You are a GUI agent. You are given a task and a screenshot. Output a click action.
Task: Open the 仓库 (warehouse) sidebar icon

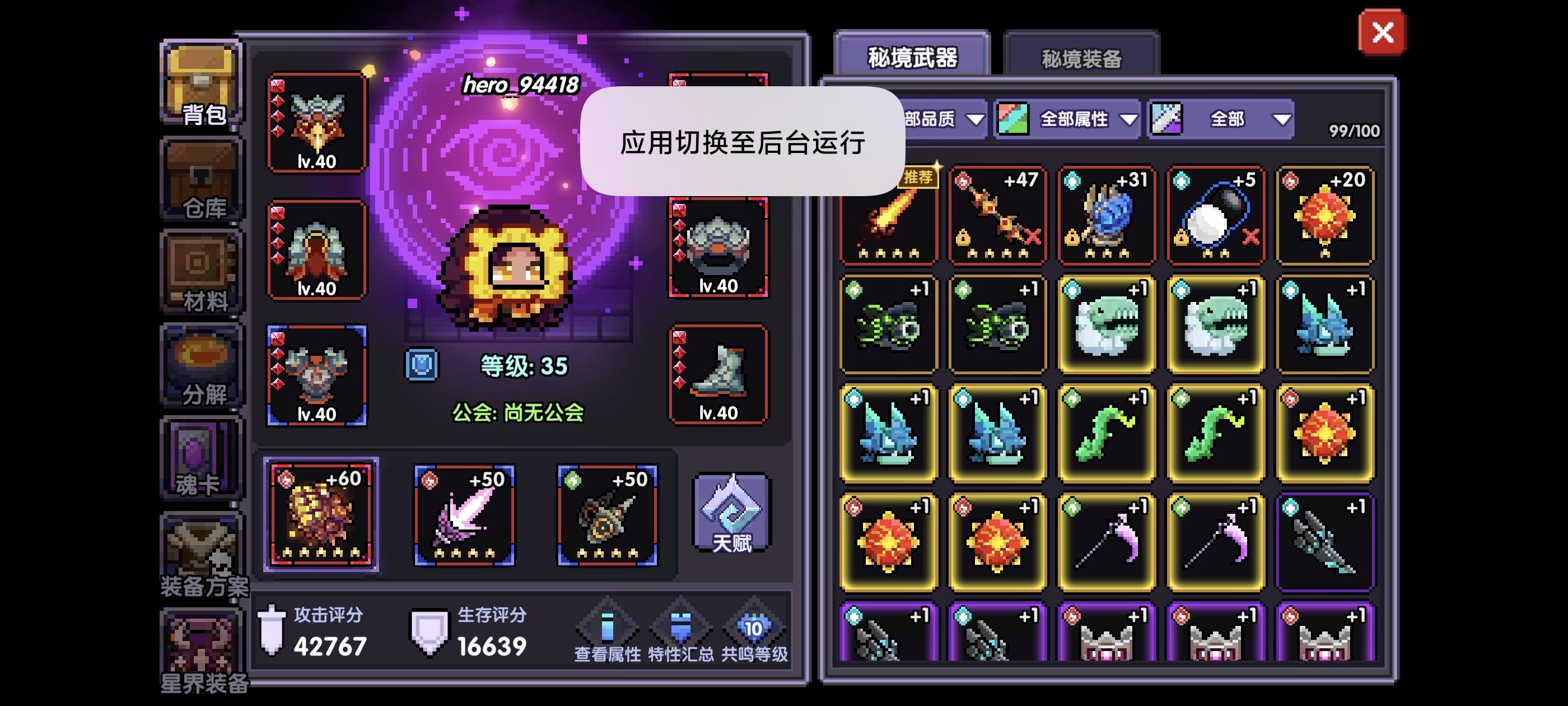(x=201, y=183)
